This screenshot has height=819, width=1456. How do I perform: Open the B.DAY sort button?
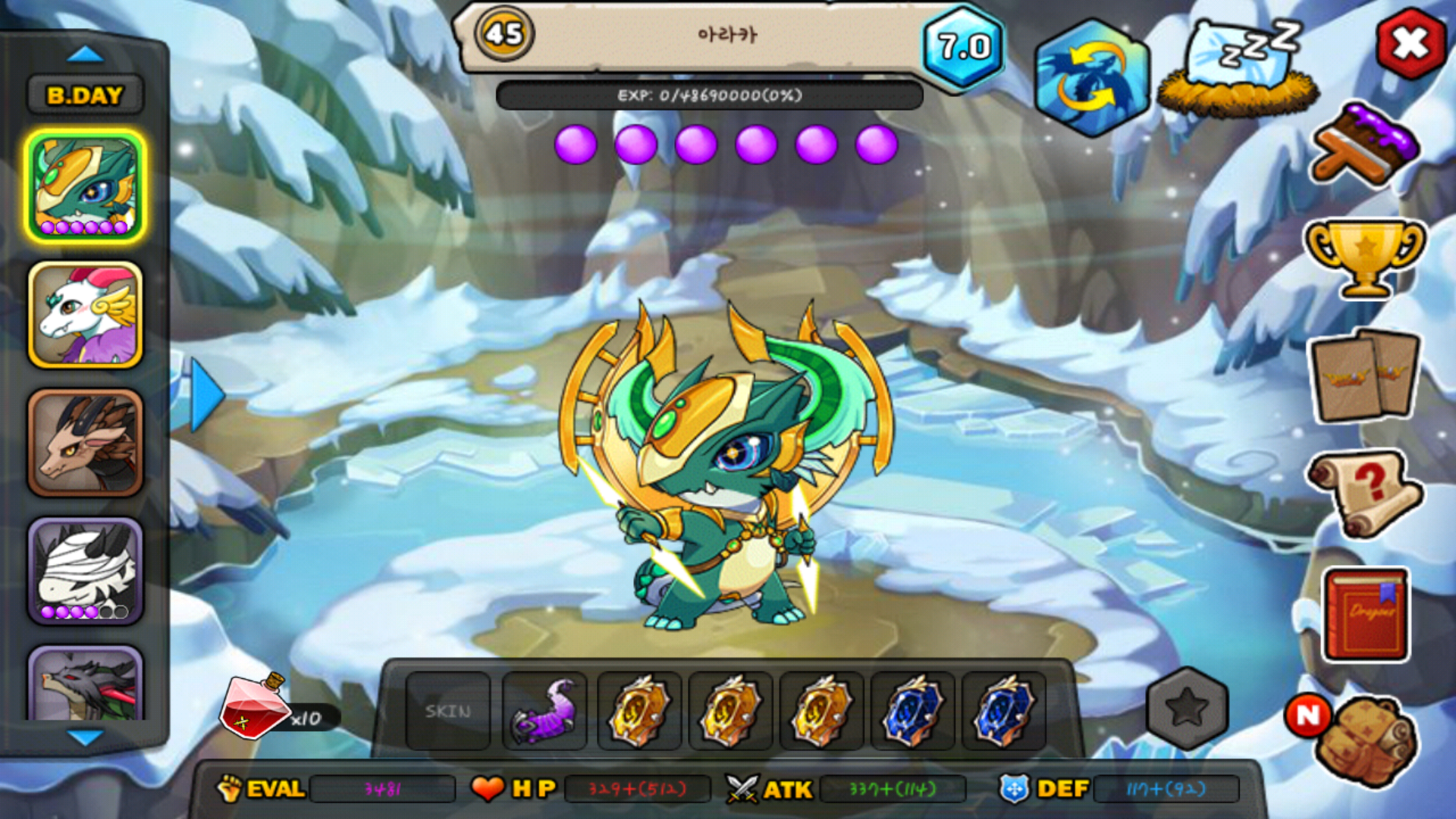pyautogui.click(x=85, y=96)
